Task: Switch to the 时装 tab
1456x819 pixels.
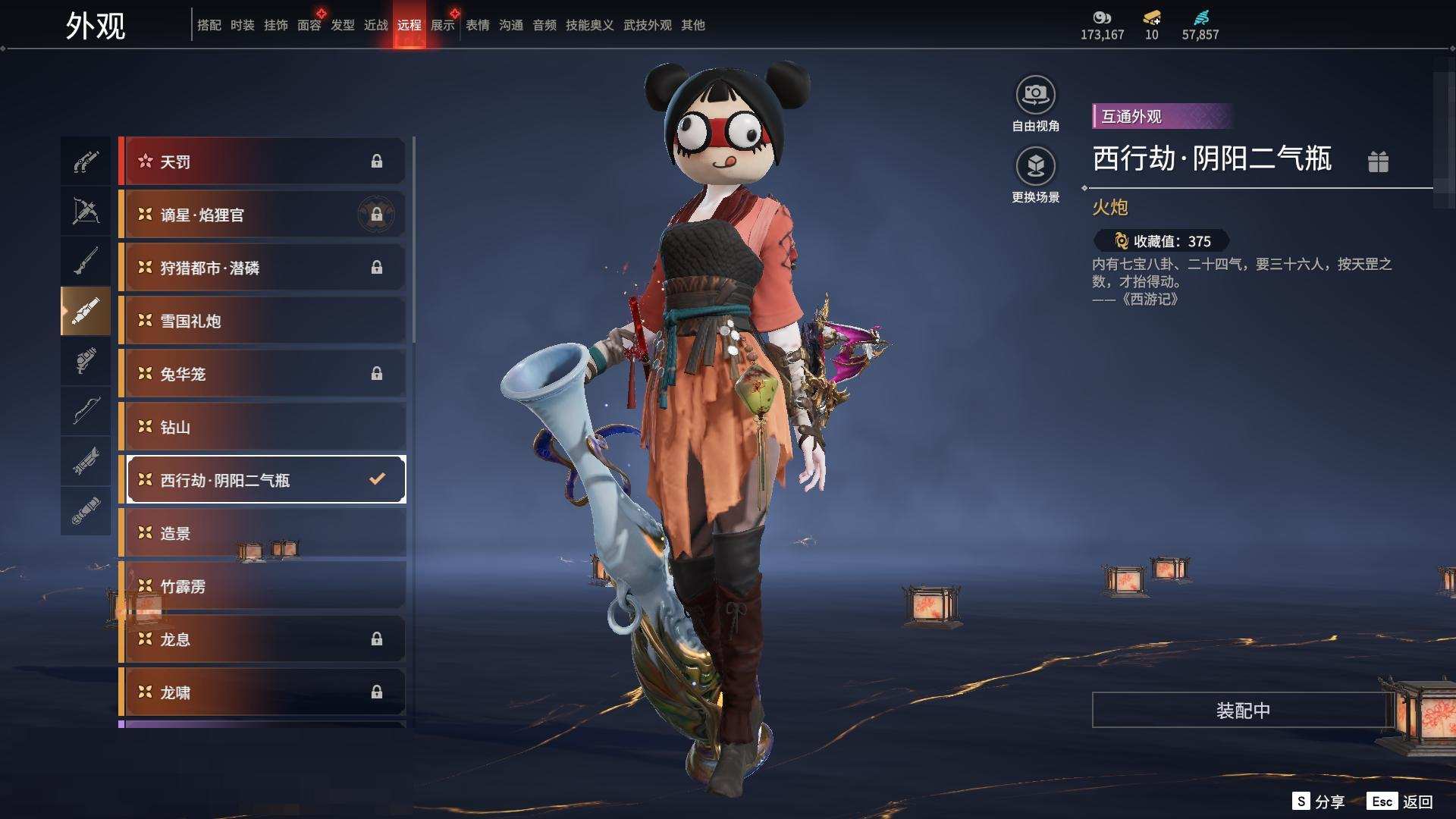Action: (243, 25)
